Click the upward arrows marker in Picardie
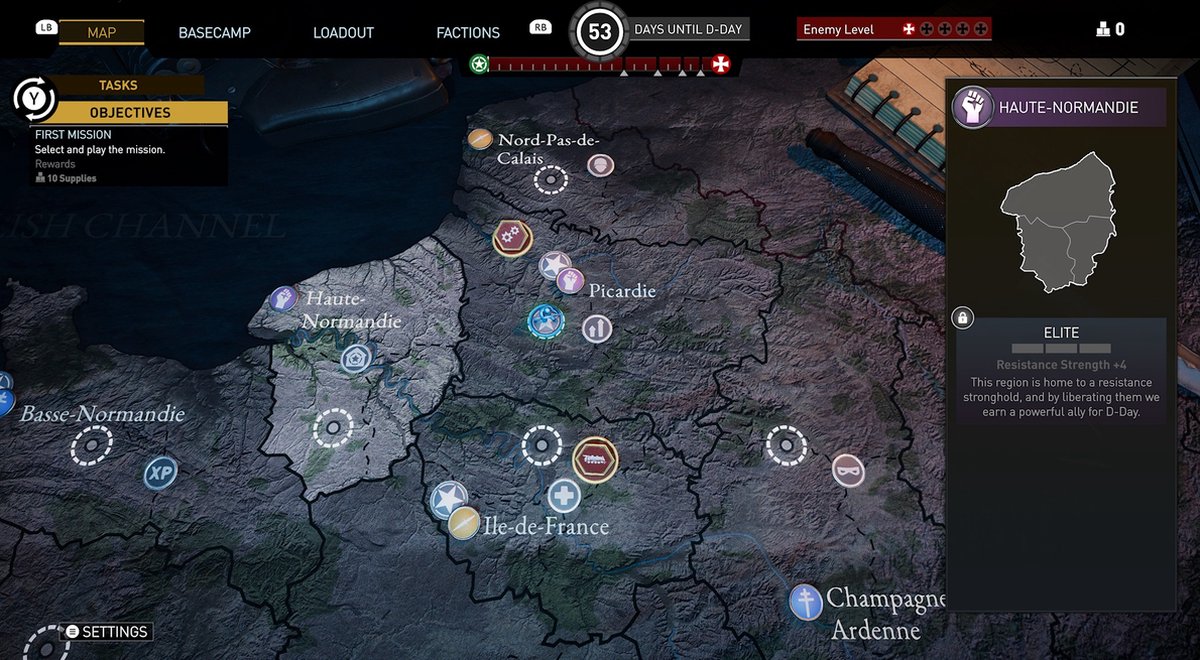 click(597, 327)
